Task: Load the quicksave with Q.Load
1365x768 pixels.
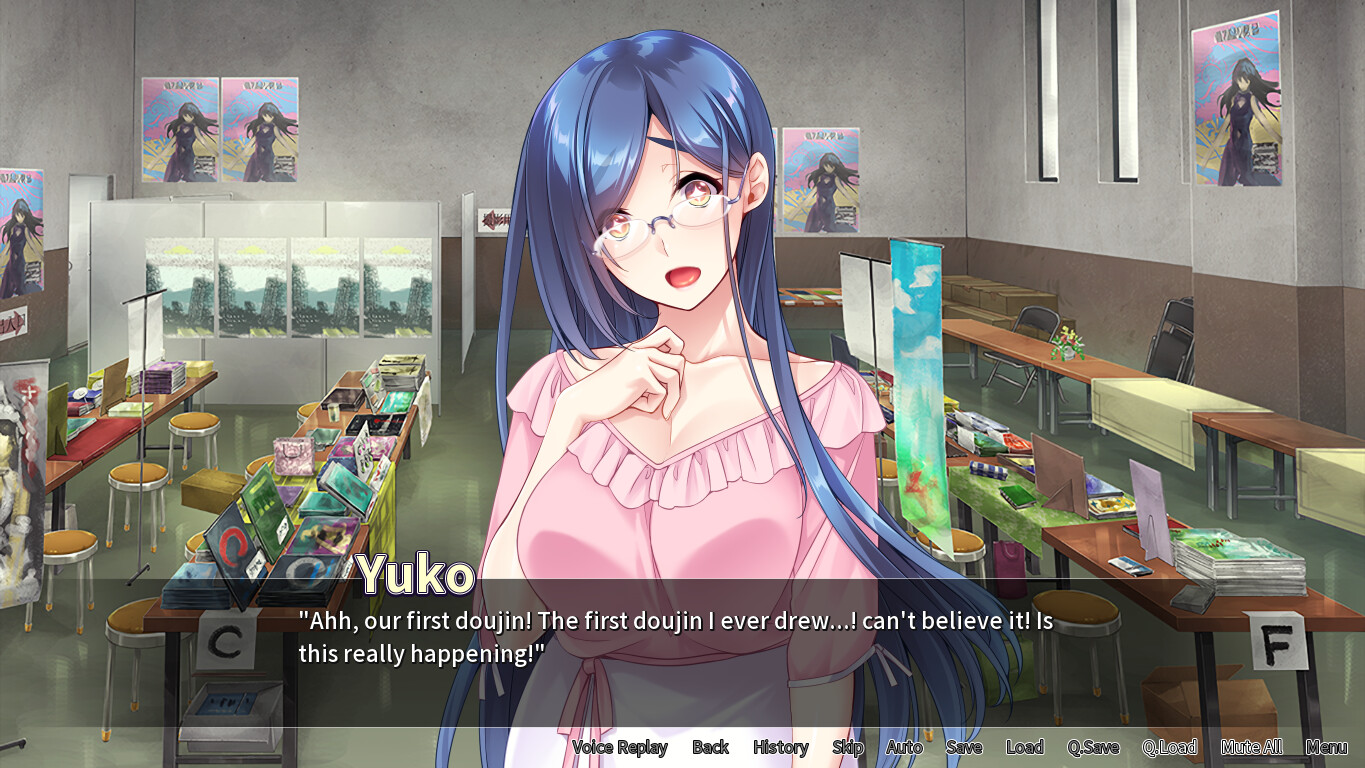Action: click(x=1170, y=747)
